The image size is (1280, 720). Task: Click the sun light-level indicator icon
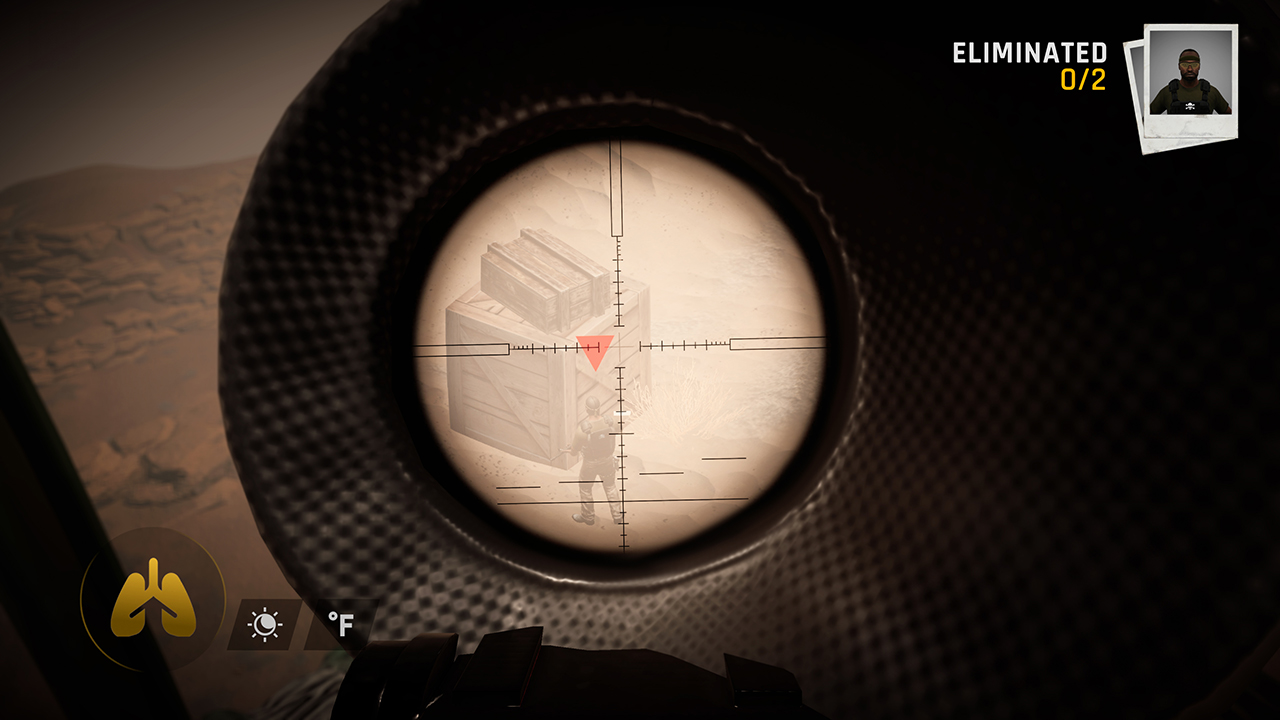tap(265, 622)
